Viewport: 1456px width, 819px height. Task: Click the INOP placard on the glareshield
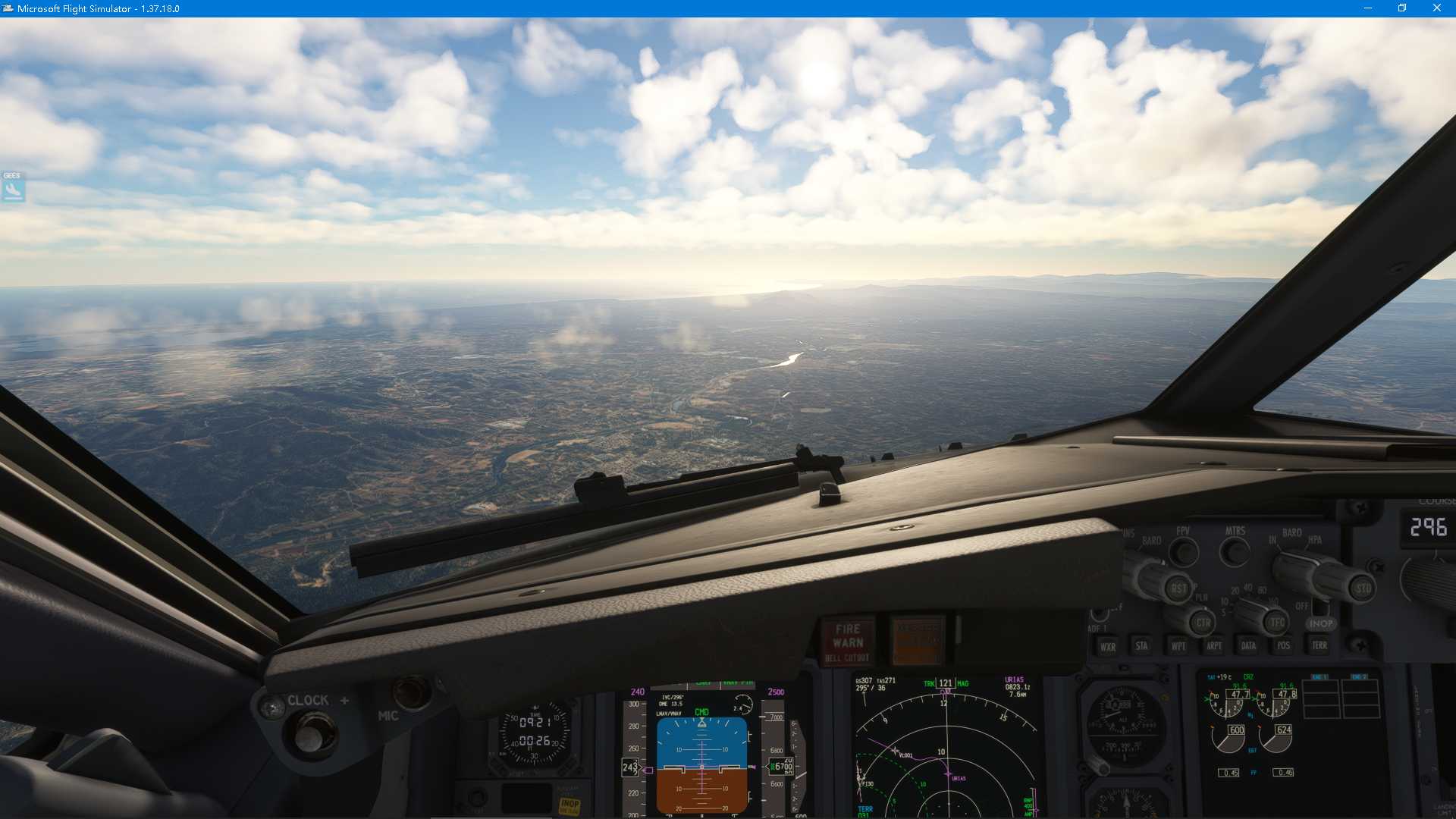pyautogui.click(x=1320, y=623)
